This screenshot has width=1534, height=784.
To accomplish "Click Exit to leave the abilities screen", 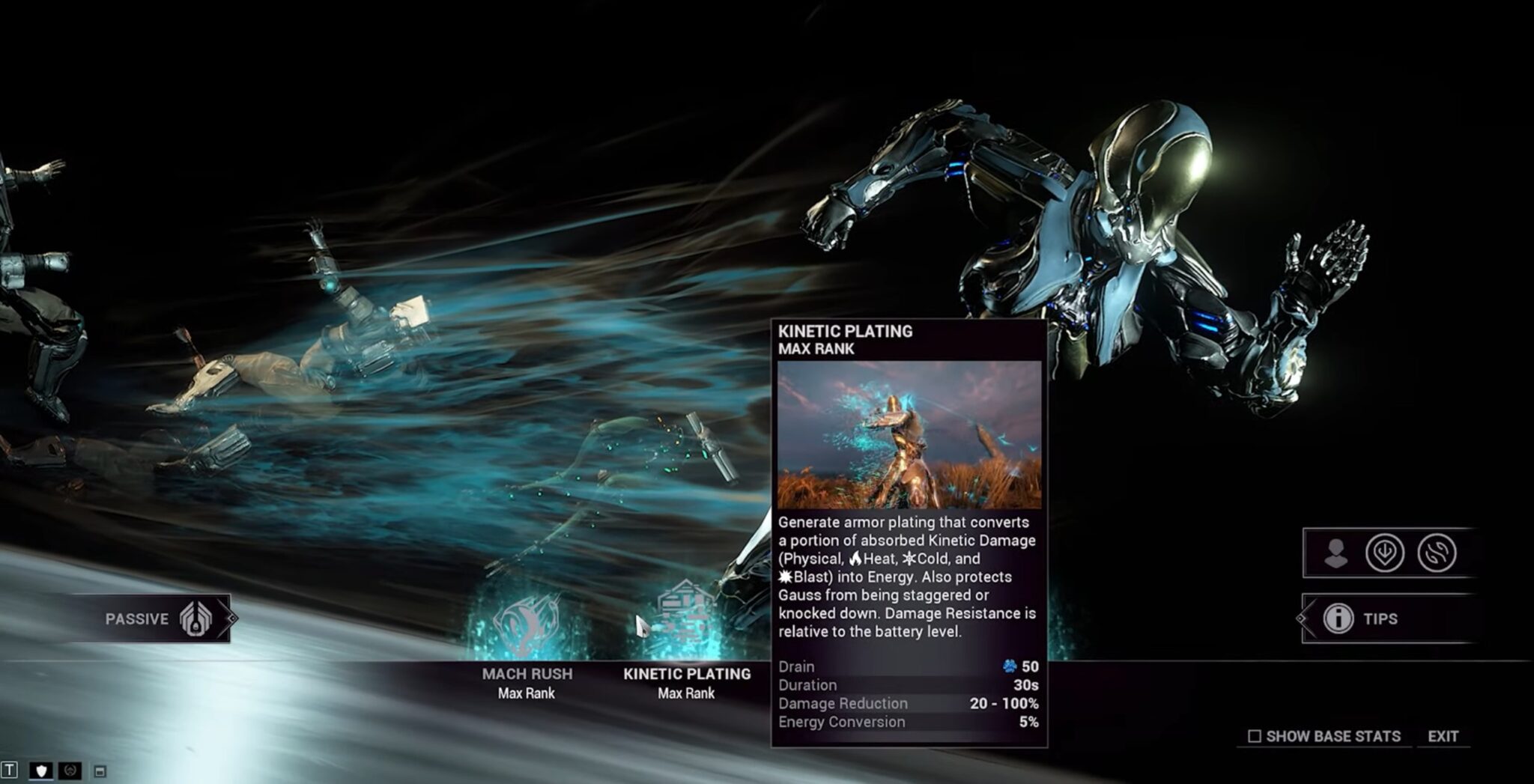I will coord(1444,735).
